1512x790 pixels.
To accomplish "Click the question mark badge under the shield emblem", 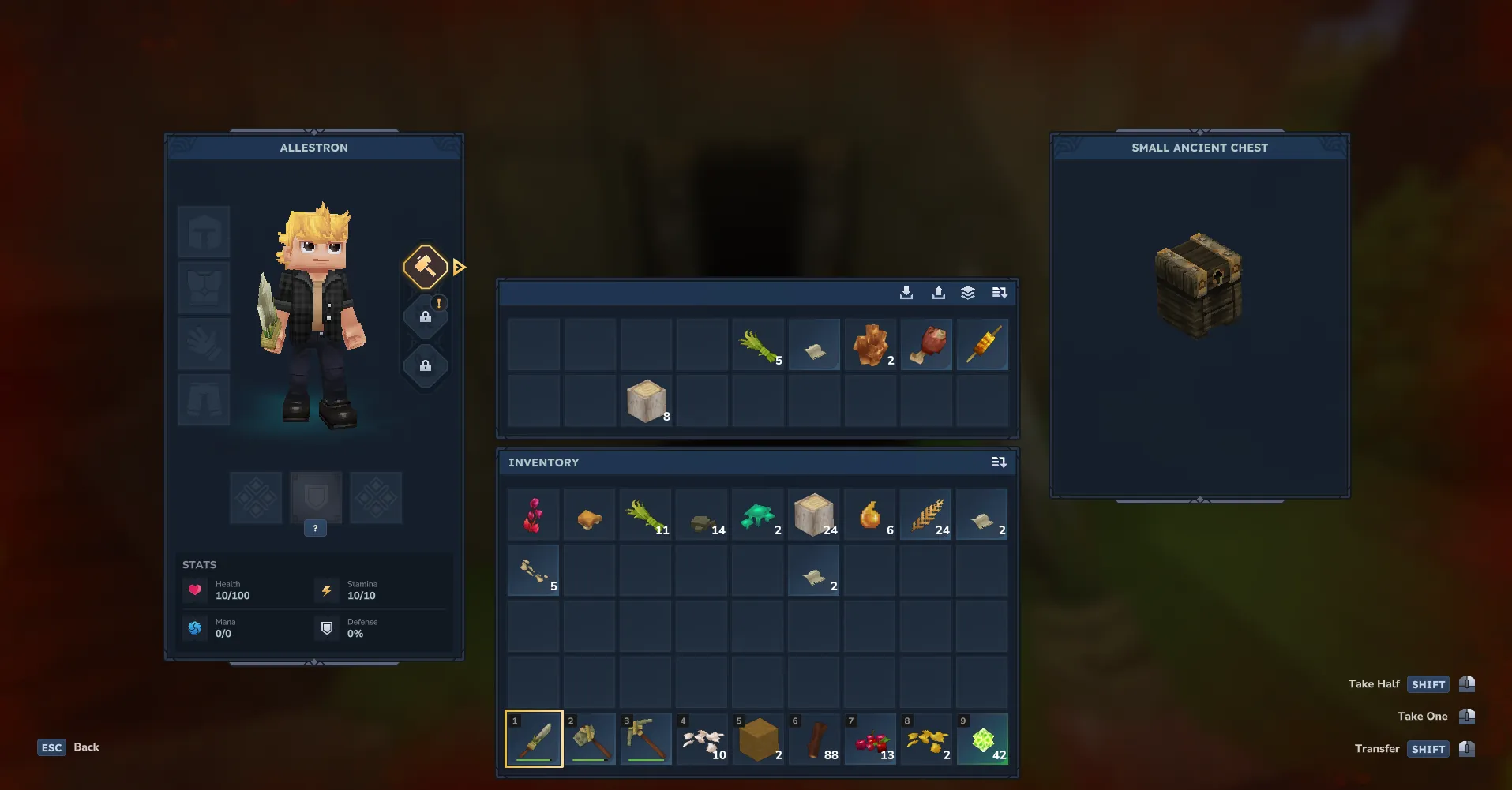I will [x=315, y=528].
